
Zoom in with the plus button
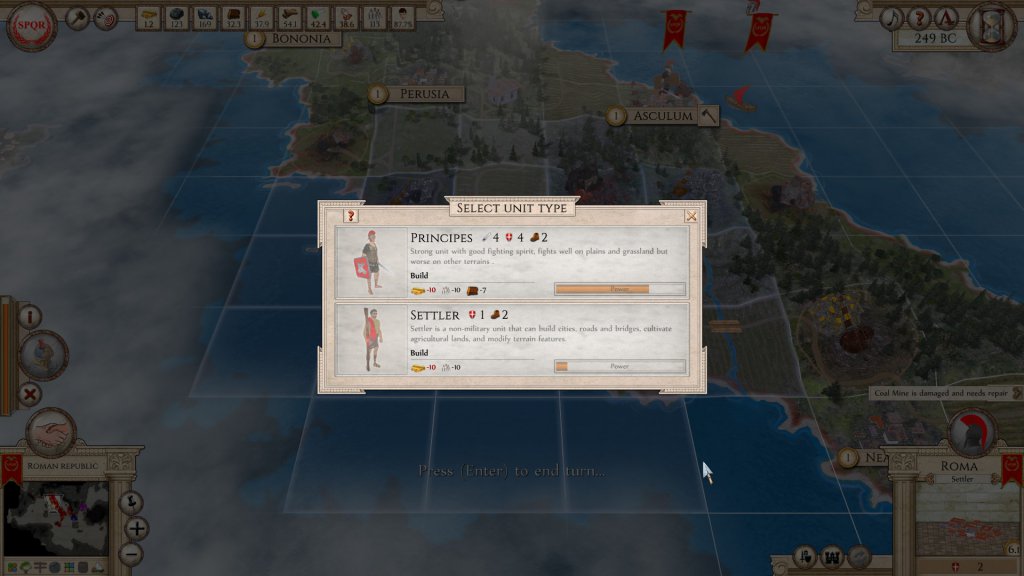click(136, 527)
